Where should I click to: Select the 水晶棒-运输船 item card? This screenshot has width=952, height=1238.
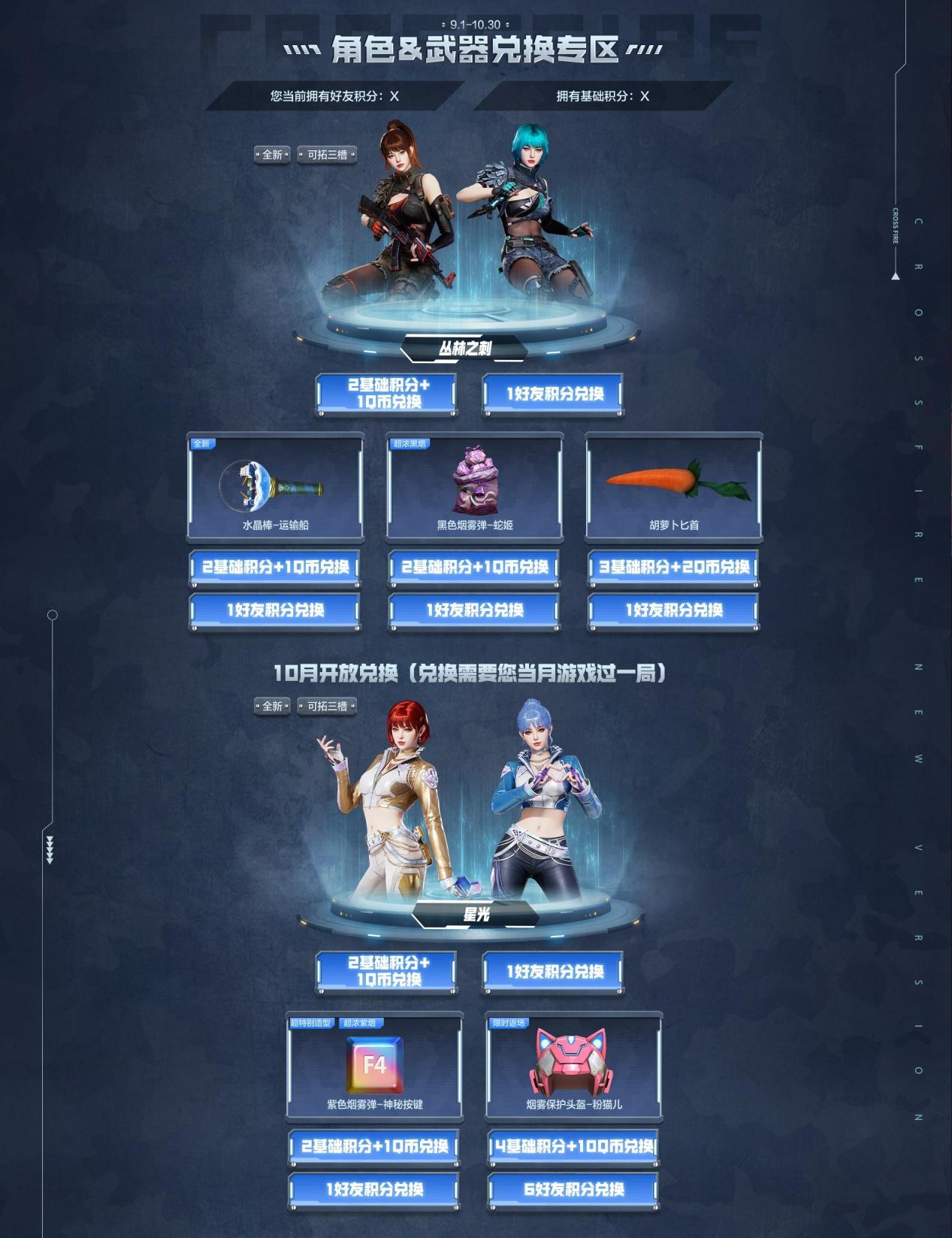click(275, 486)
